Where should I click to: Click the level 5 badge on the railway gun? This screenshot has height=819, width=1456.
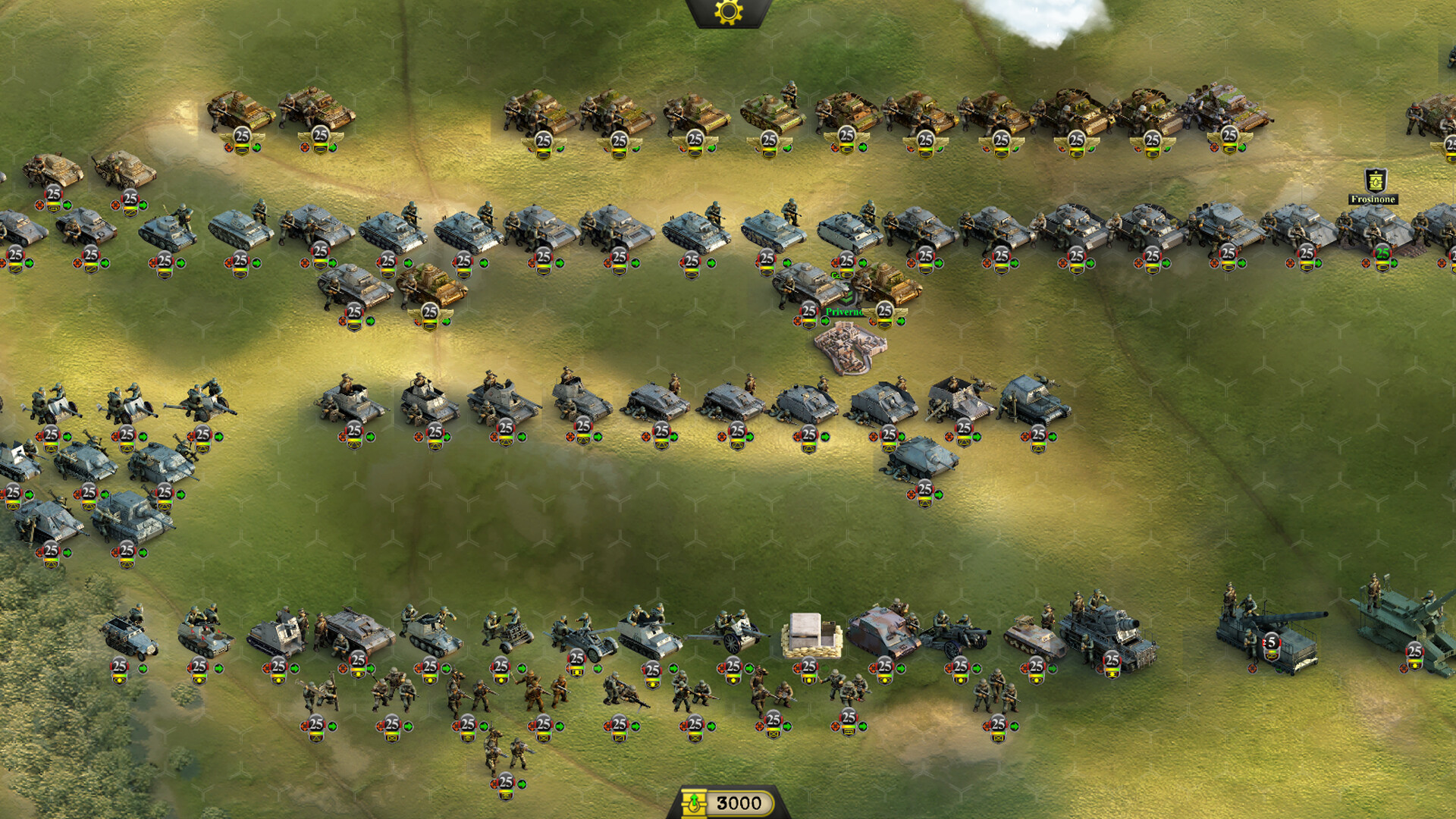(x=1271, y=642)
